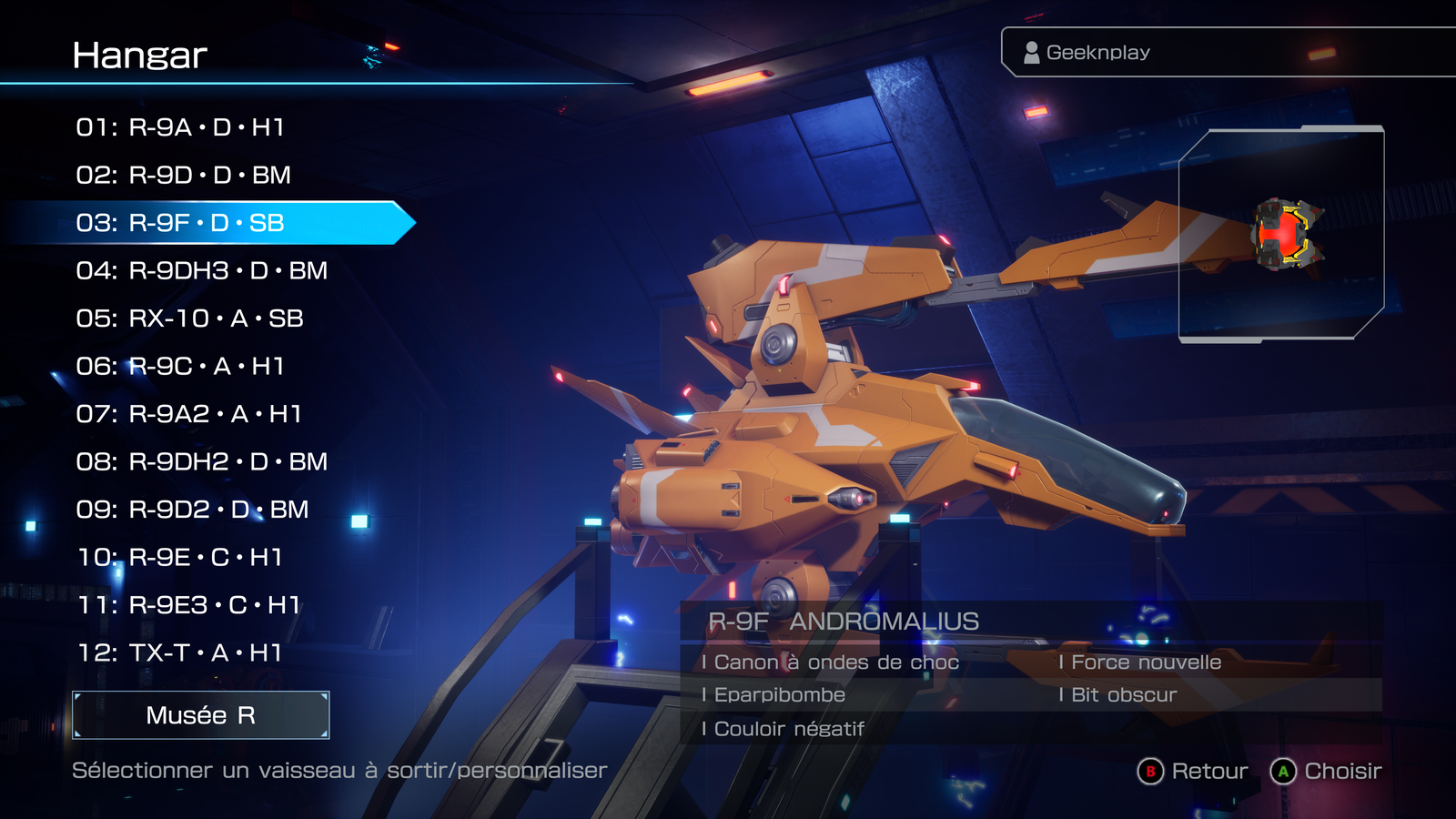Select the 05: RX-10 ship entry

coord(189,318)
